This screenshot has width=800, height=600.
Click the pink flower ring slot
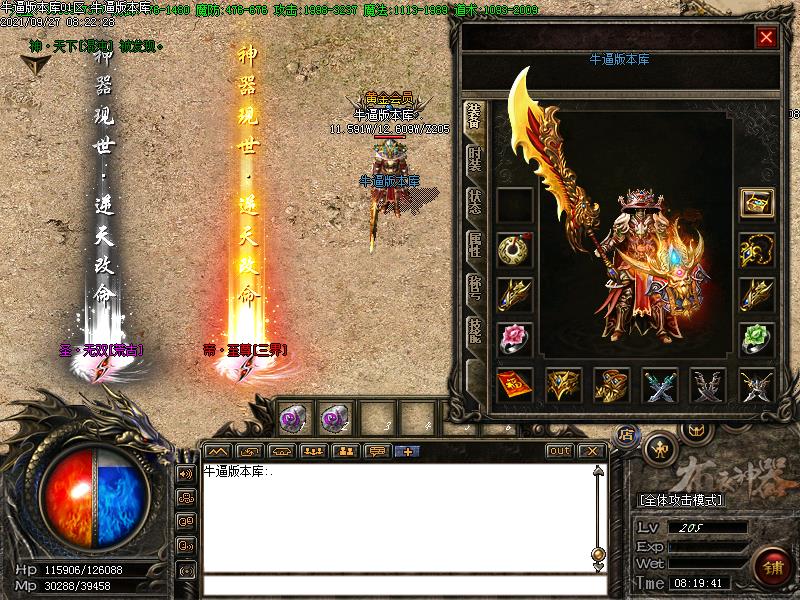514,337
